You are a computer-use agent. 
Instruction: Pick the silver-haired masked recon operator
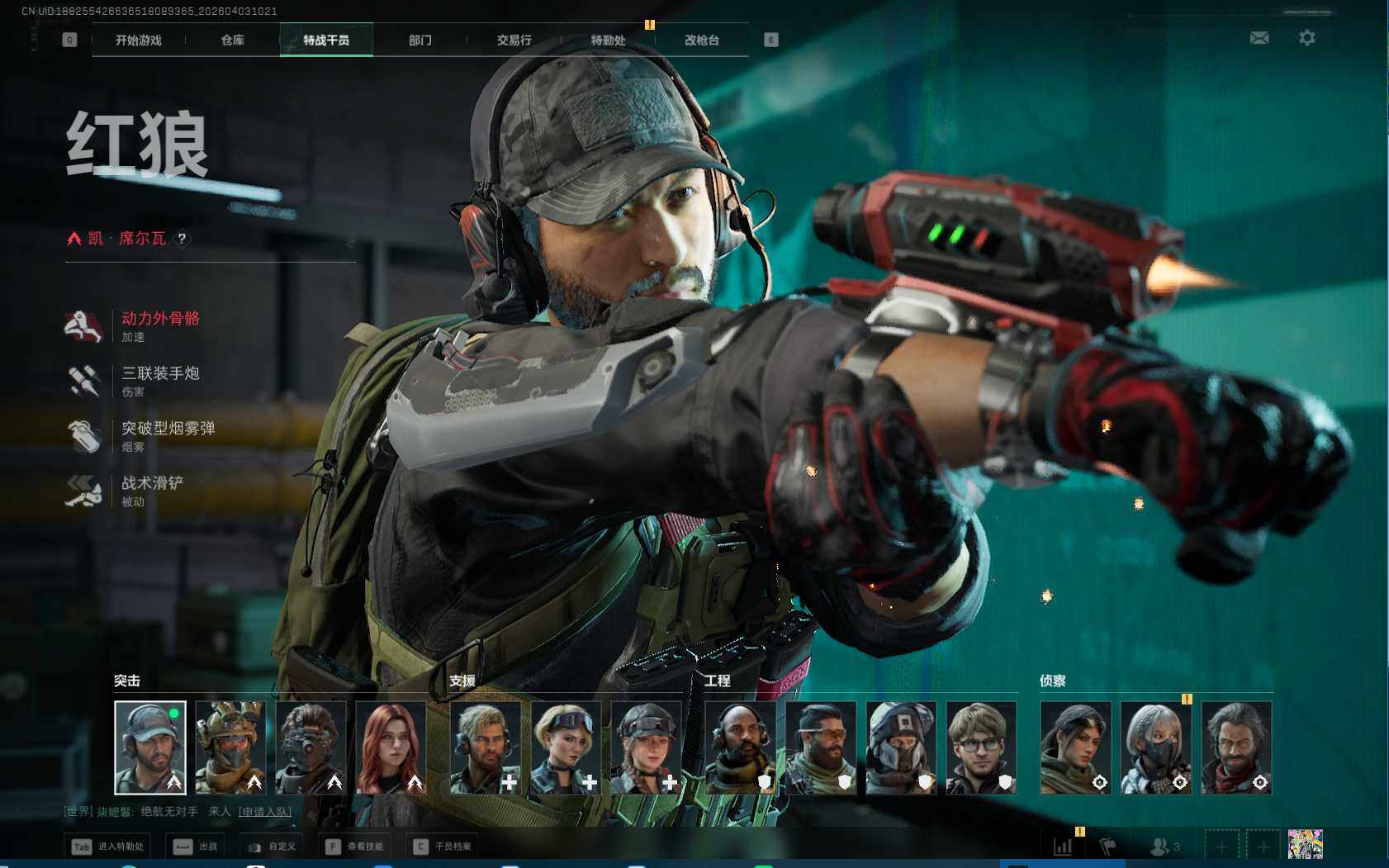(1155, 747)
